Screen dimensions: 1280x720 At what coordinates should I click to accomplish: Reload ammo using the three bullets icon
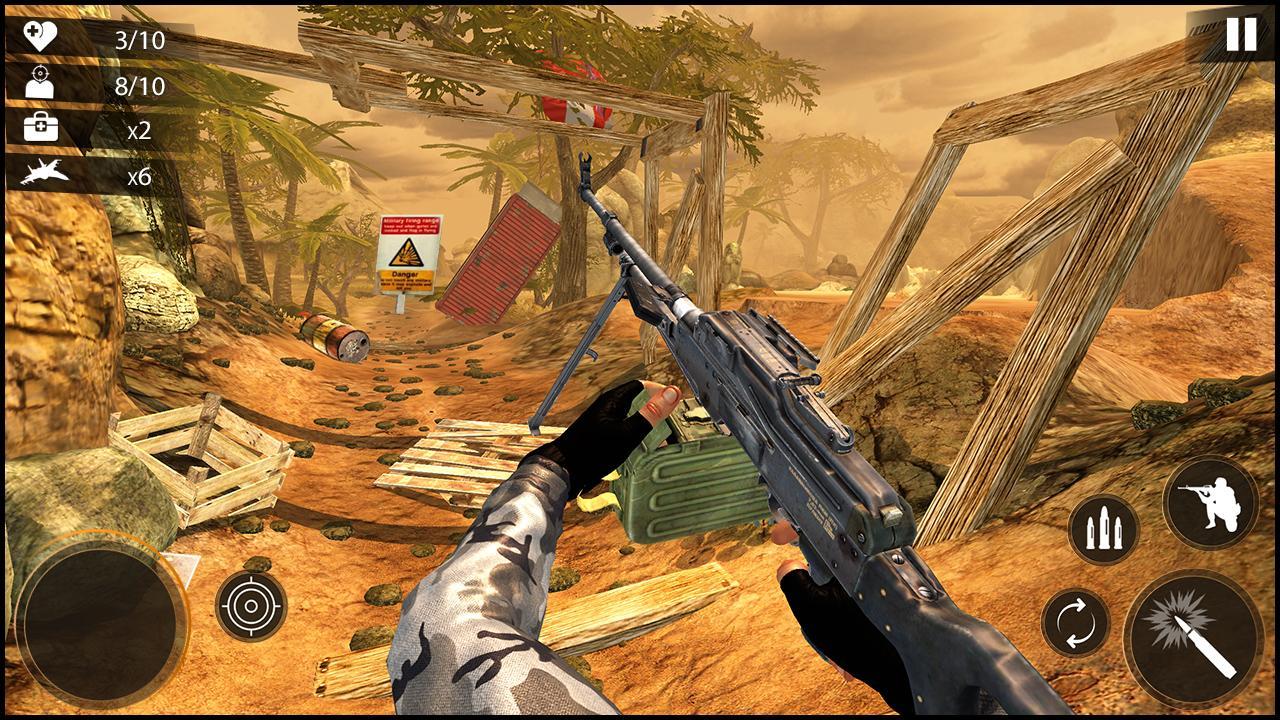(x=1104, y=529)
